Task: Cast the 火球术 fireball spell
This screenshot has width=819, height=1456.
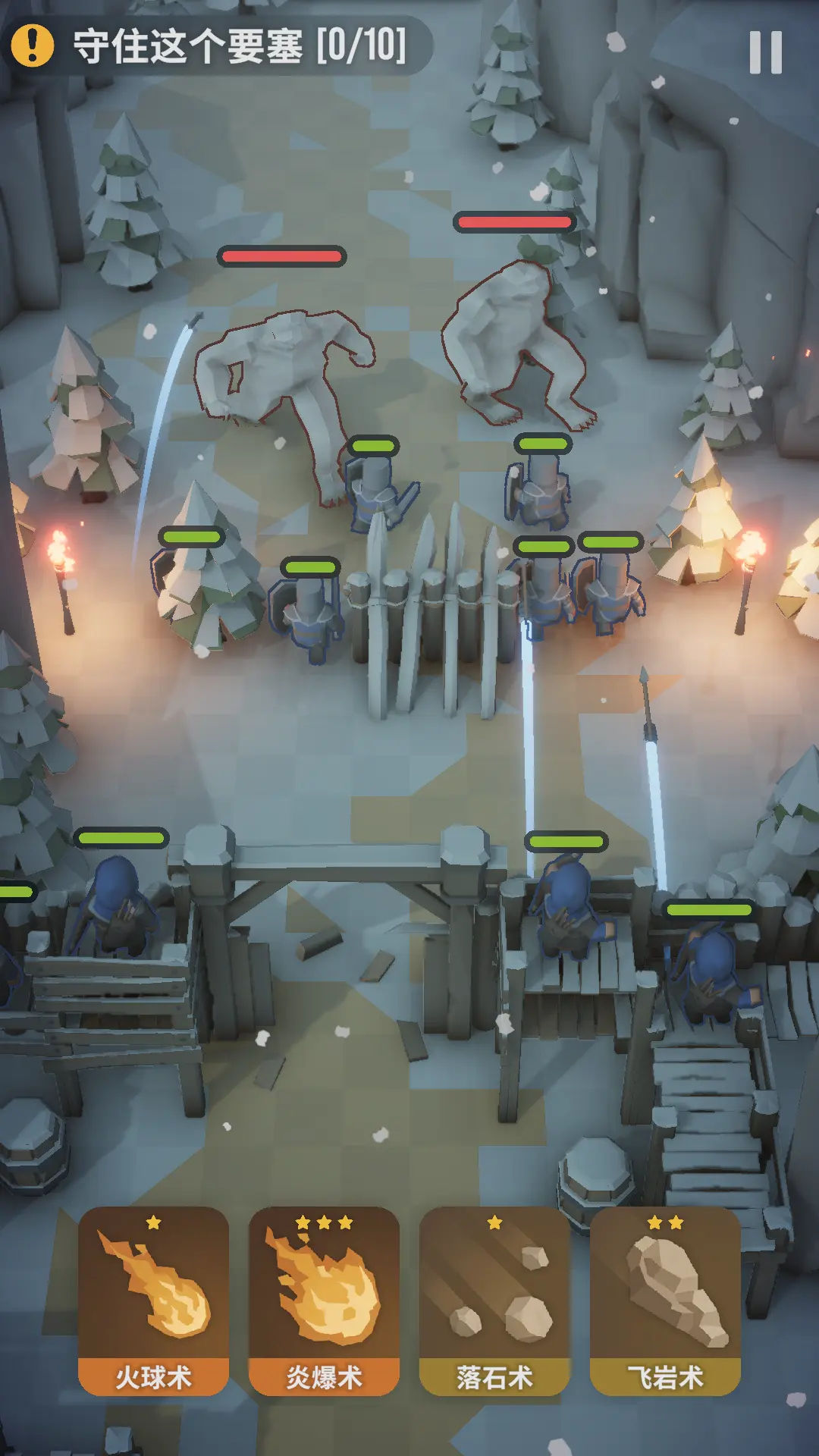Action: (x=153, y=1300)
